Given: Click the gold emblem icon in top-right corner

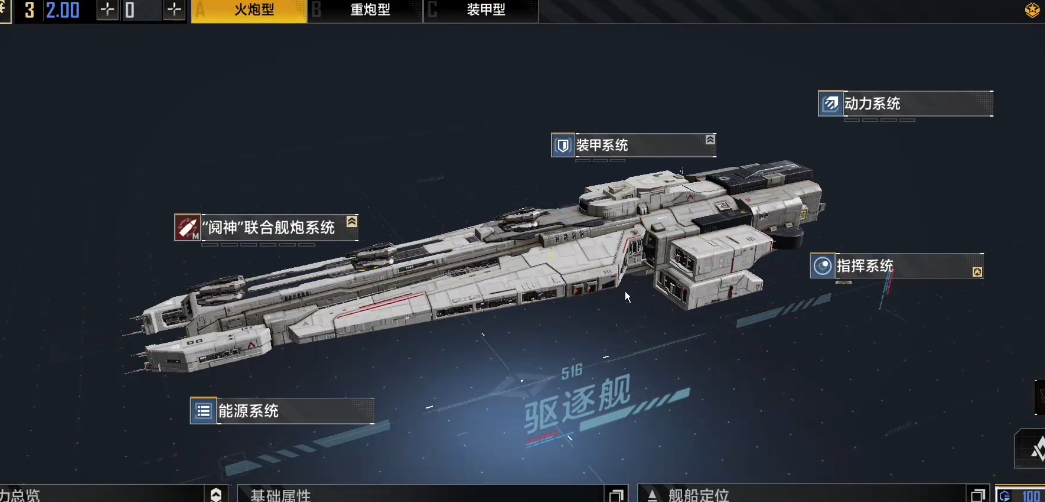Looking at the screenshot, I should 1032,11.
